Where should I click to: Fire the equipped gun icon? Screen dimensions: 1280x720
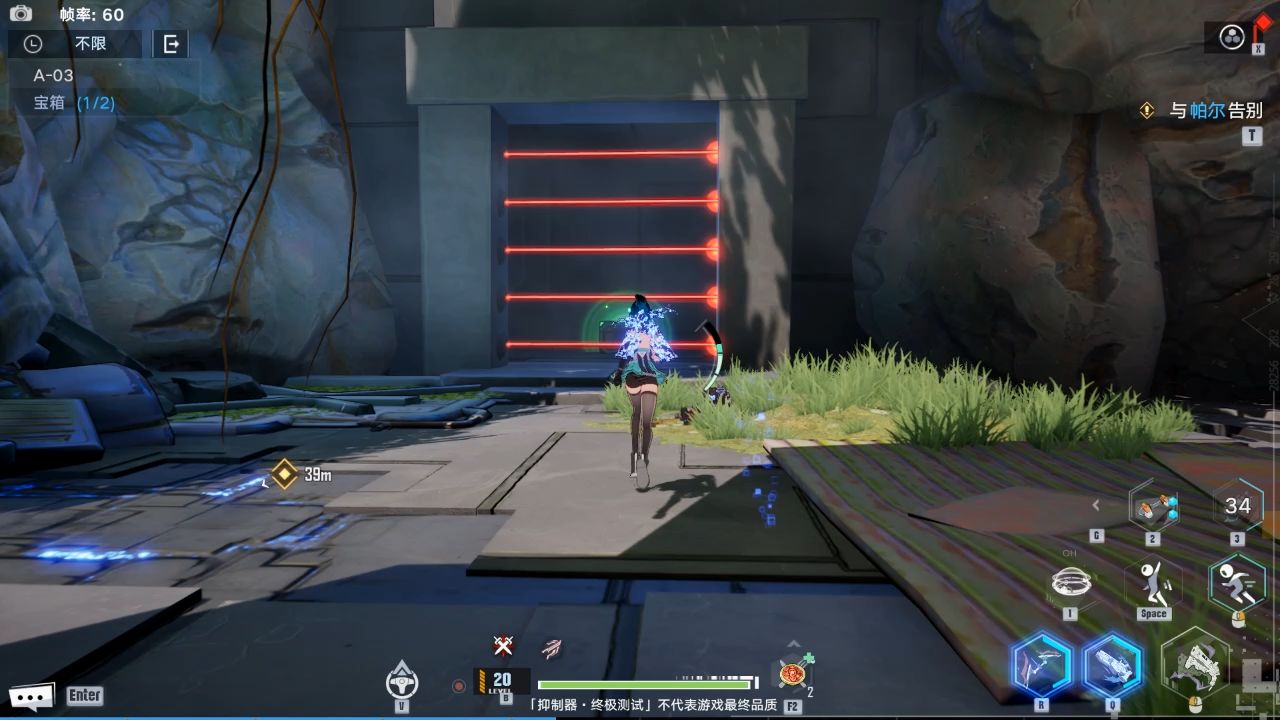1196,664
